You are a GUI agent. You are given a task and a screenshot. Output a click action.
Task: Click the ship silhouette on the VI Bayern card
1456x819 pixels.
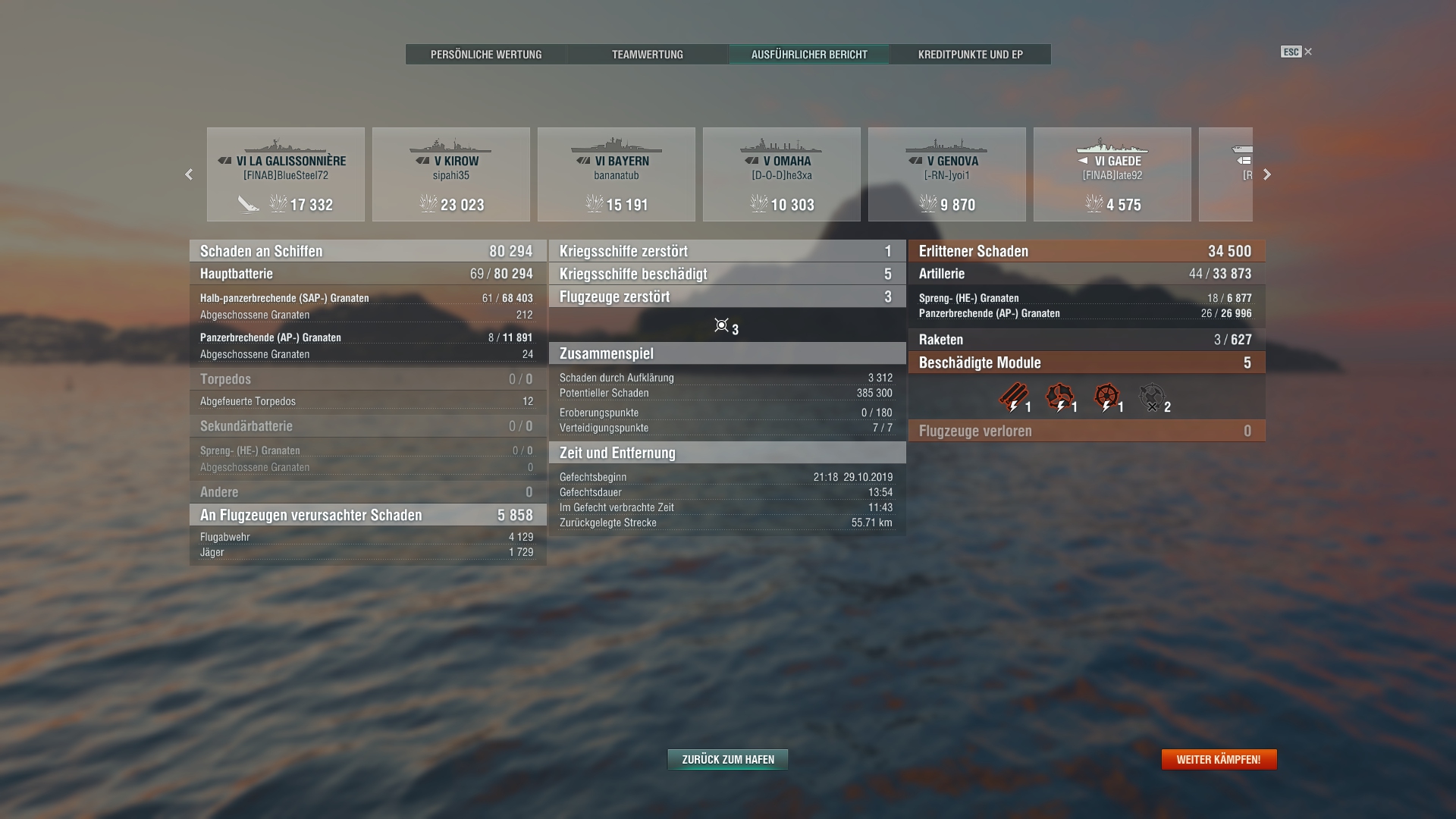click(616, 144)
